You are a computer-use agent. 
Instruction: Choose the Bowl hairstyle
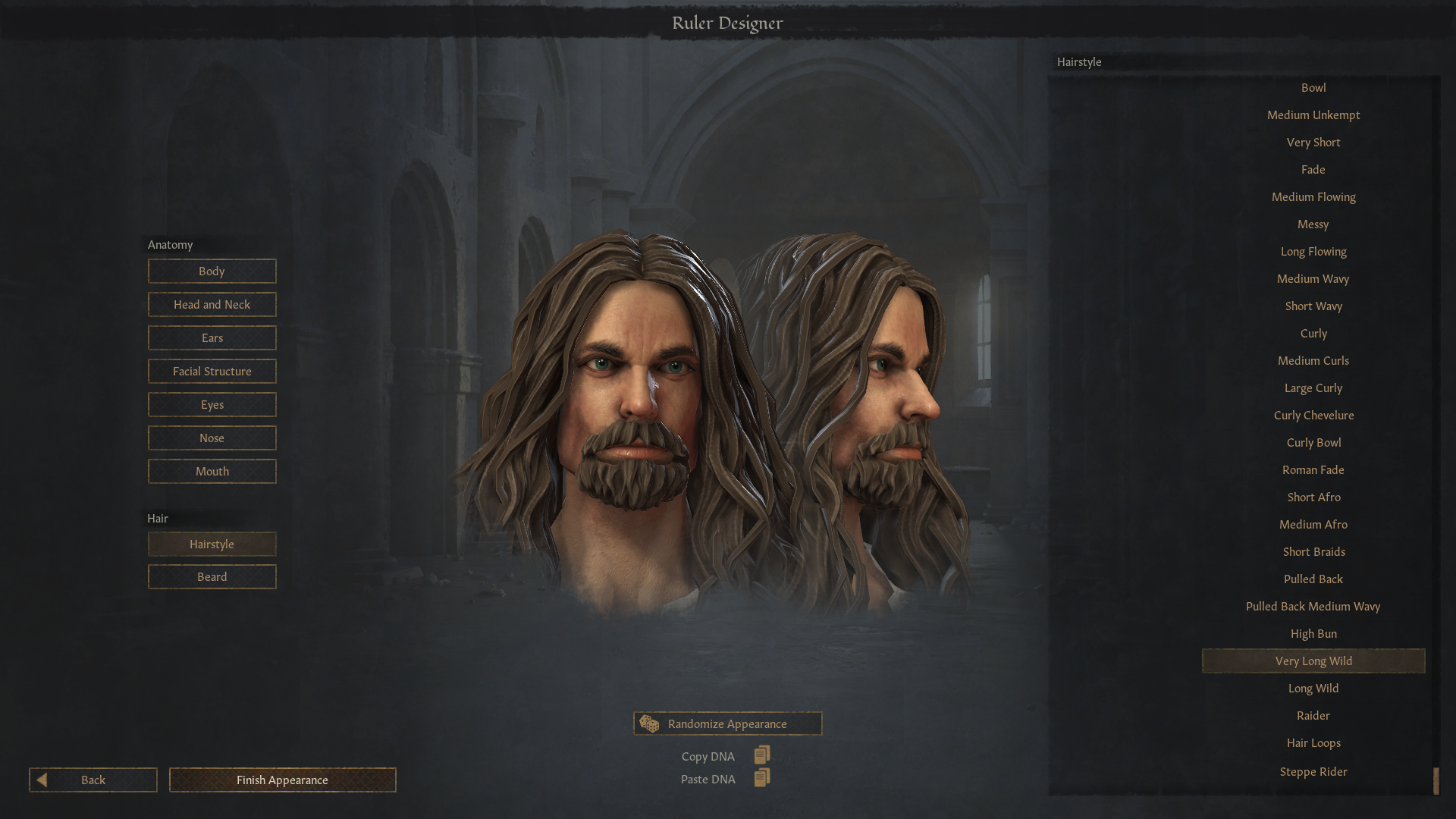click(x=1313, y=88)
